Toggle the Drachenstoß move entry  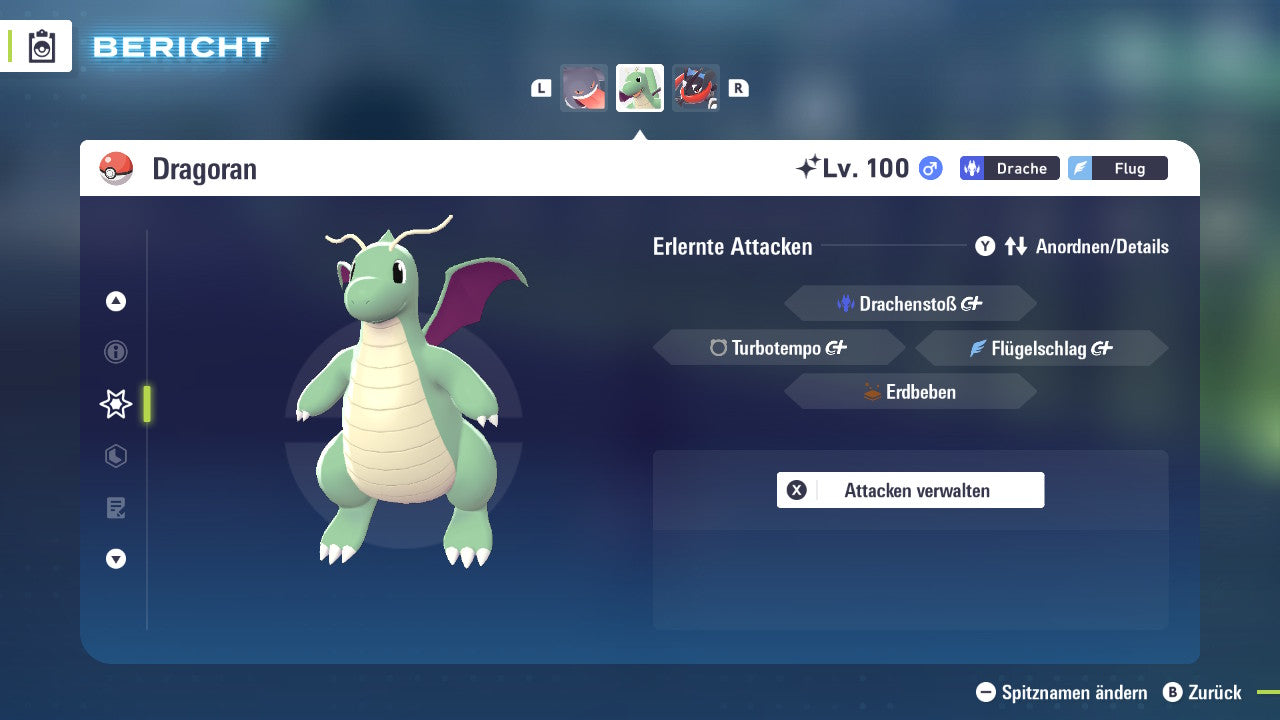click(909, 303)
